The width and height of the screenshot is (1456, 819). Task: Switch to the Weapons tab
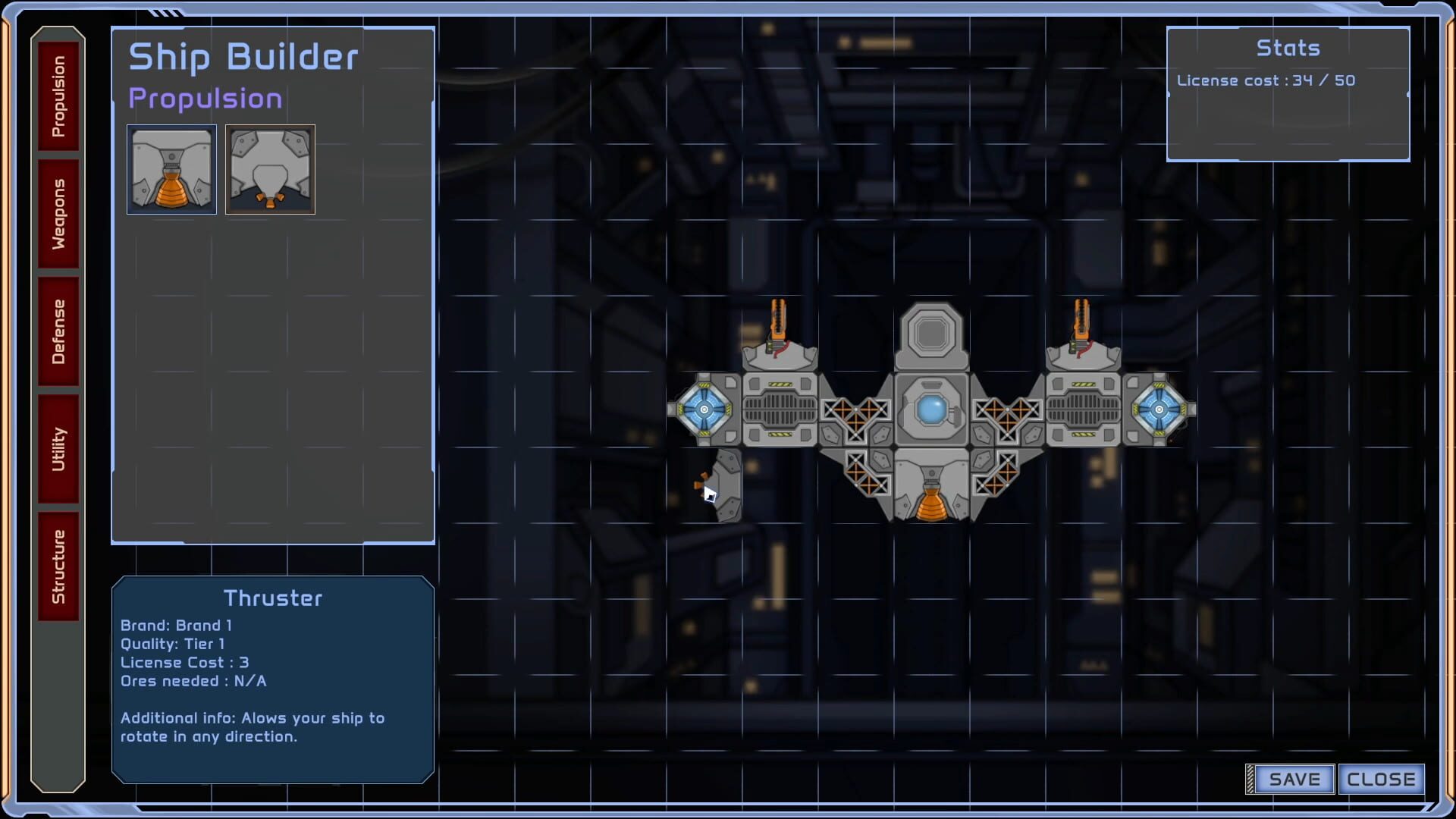[x=58, y=212]
